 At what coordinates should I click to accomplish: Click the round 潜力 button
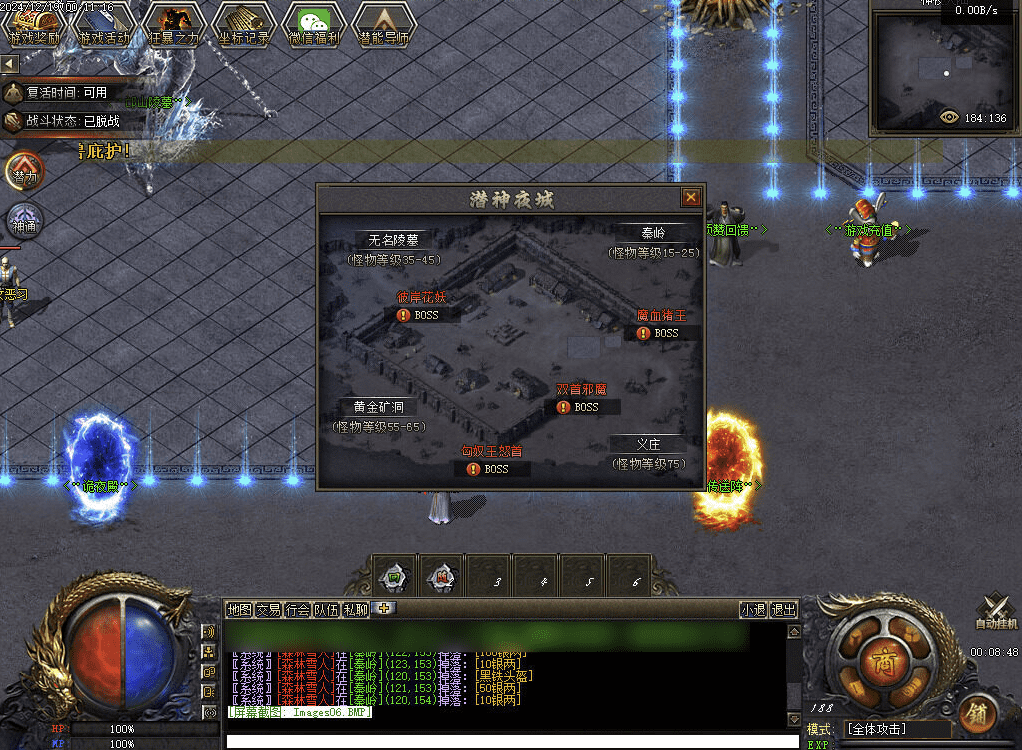tap(24, 172)
